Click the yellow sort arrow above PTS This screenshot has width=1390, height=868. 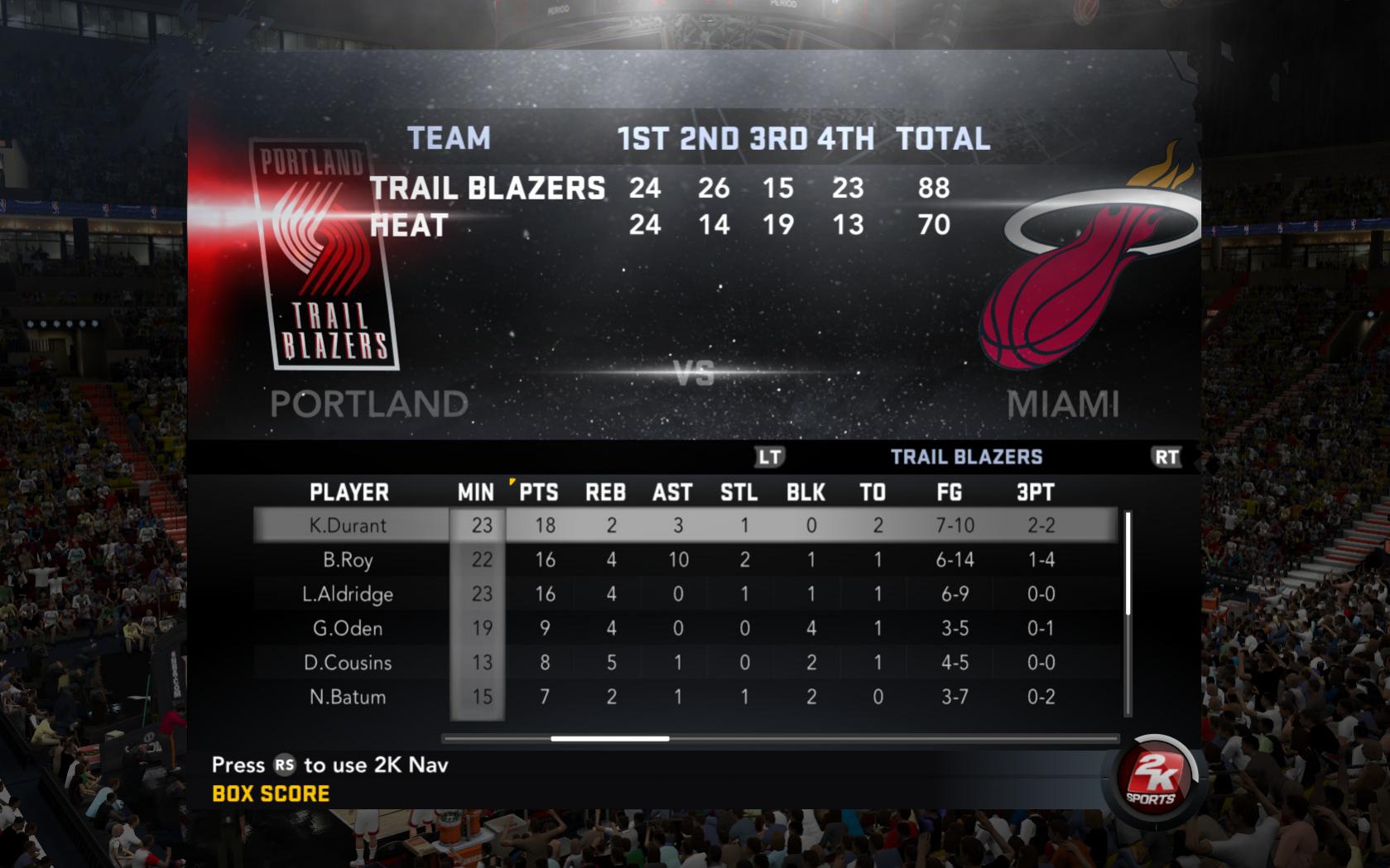513,482
